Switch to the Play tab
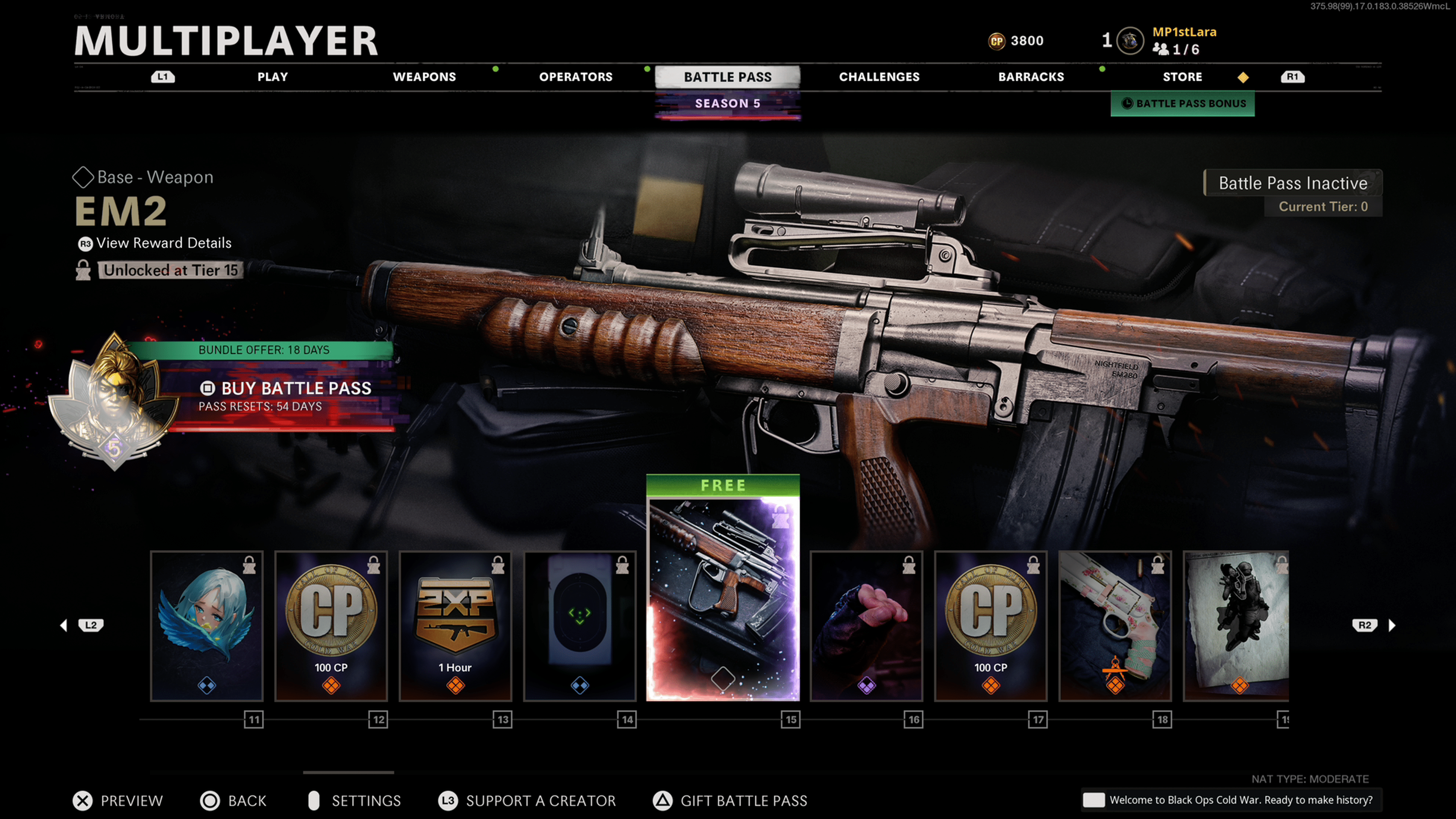 273,77
